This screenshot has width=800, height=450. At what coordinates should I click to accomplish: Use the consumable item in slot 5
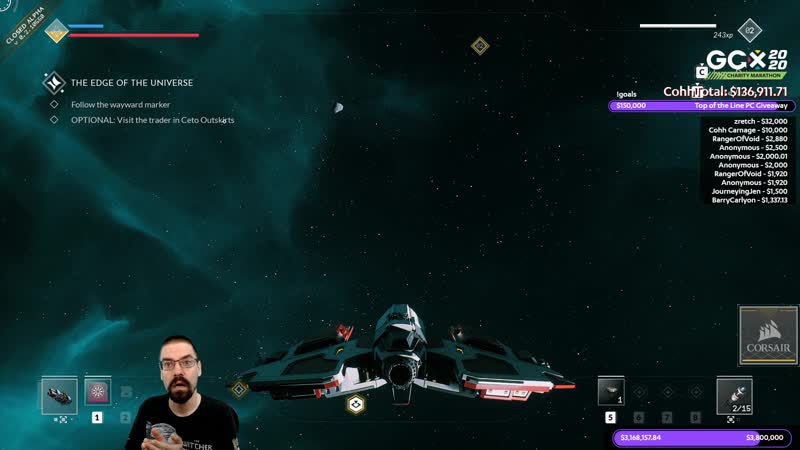coord(611,392)
